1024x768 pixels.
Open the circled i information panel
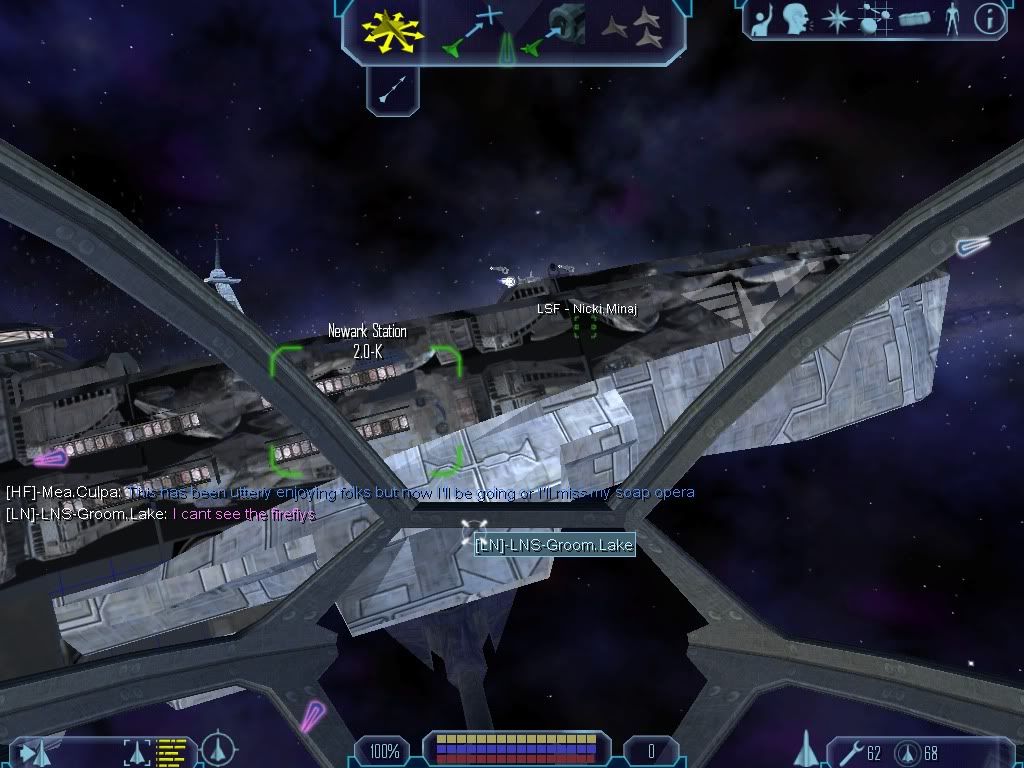point(988,19)
